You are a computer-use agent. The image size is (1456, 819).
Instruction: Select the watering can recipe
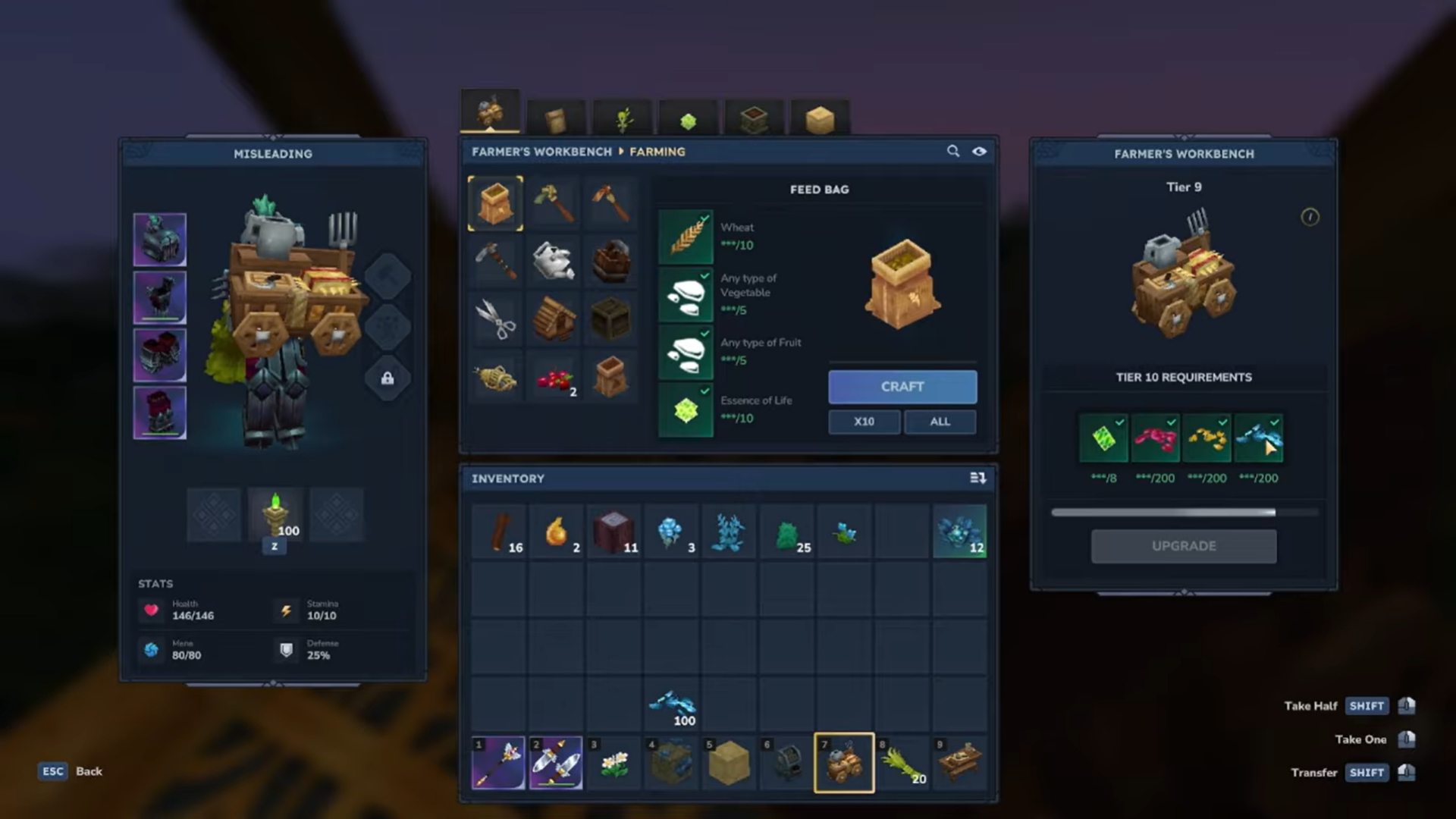tap(553, 262)
